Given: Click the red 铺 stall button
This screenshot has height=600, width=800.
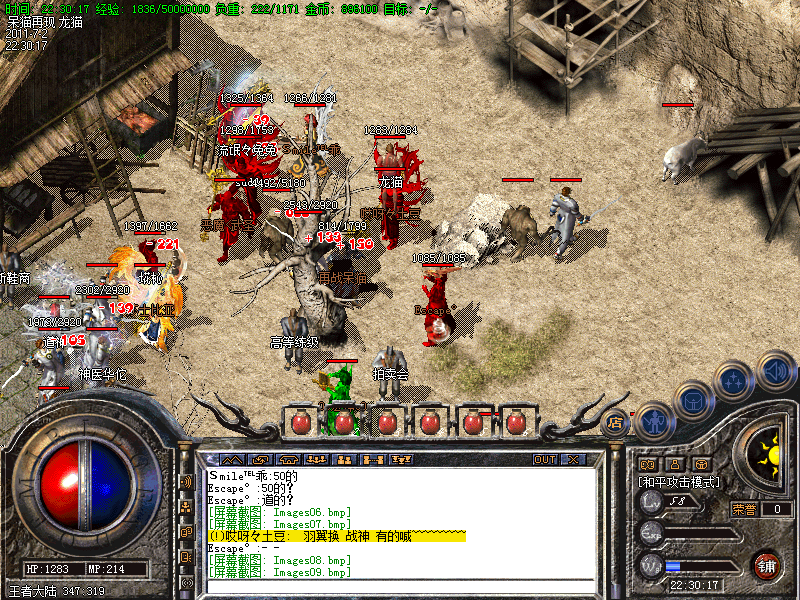Looking at the screenshot, I should (x=767, y=565).
